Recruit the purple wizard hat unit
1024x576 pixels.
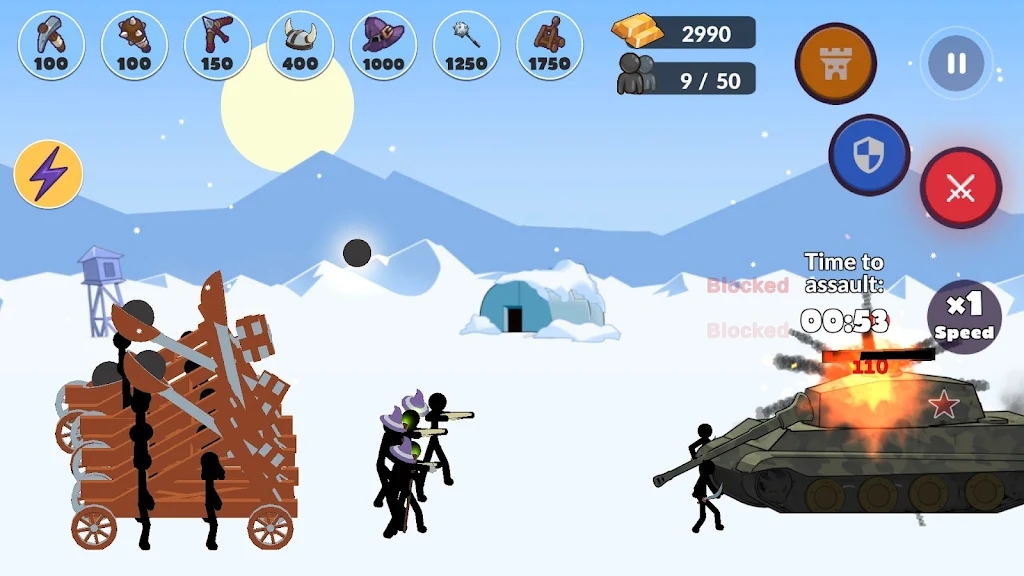pyautogui.click(x=383, y=44)
